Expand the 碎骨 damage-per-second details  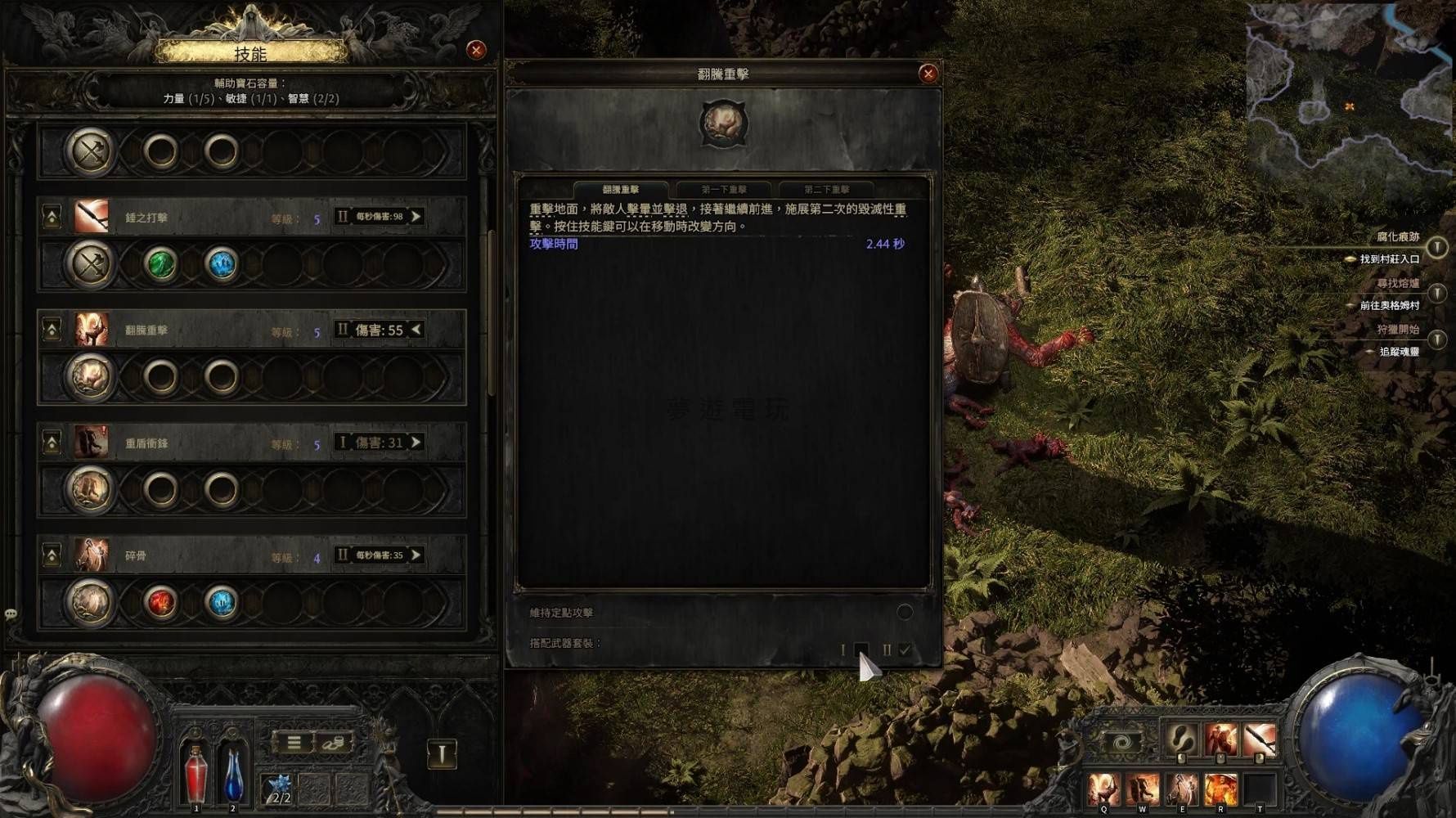416,555
